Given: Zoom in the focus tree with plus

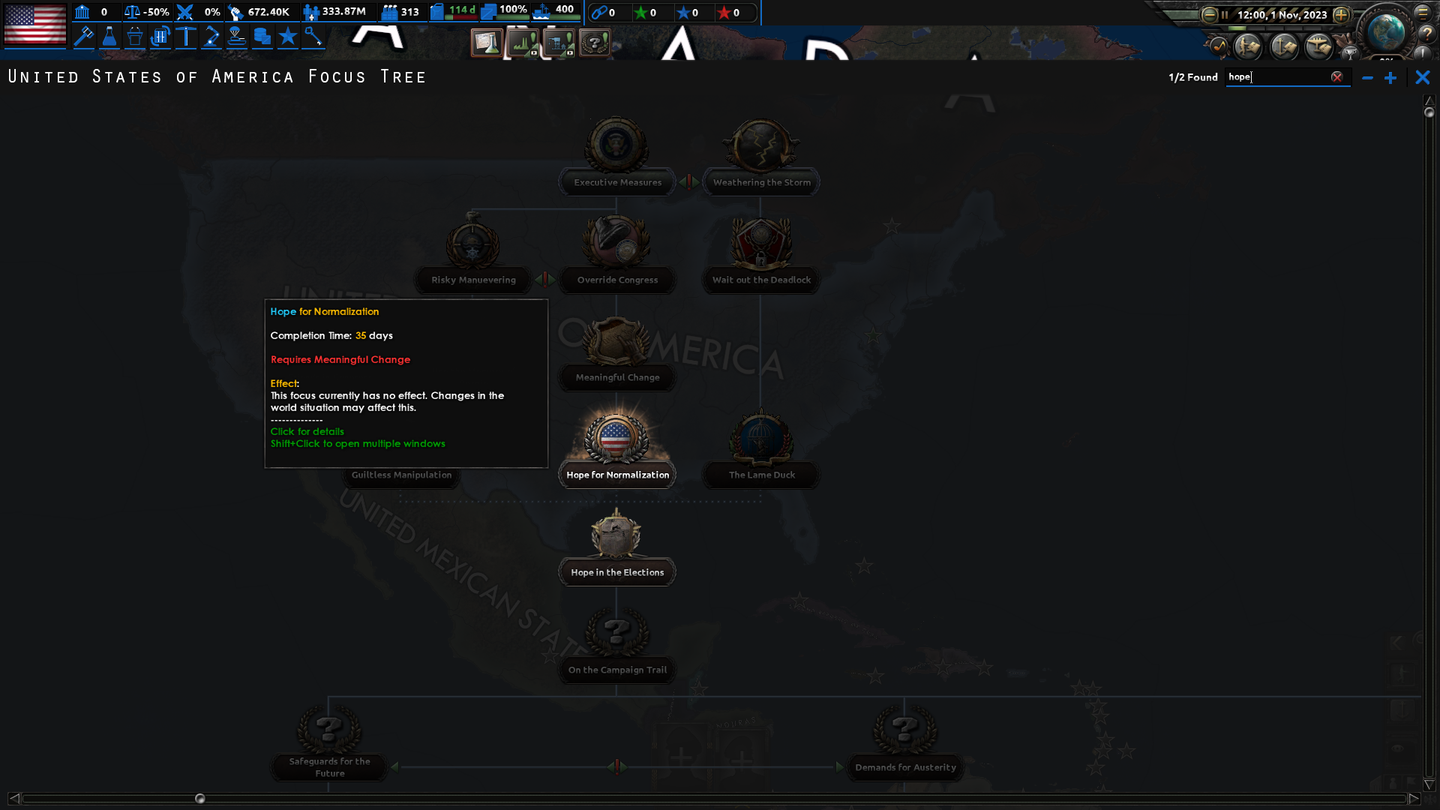Looking at the screenshot, I should point(1390,77).
